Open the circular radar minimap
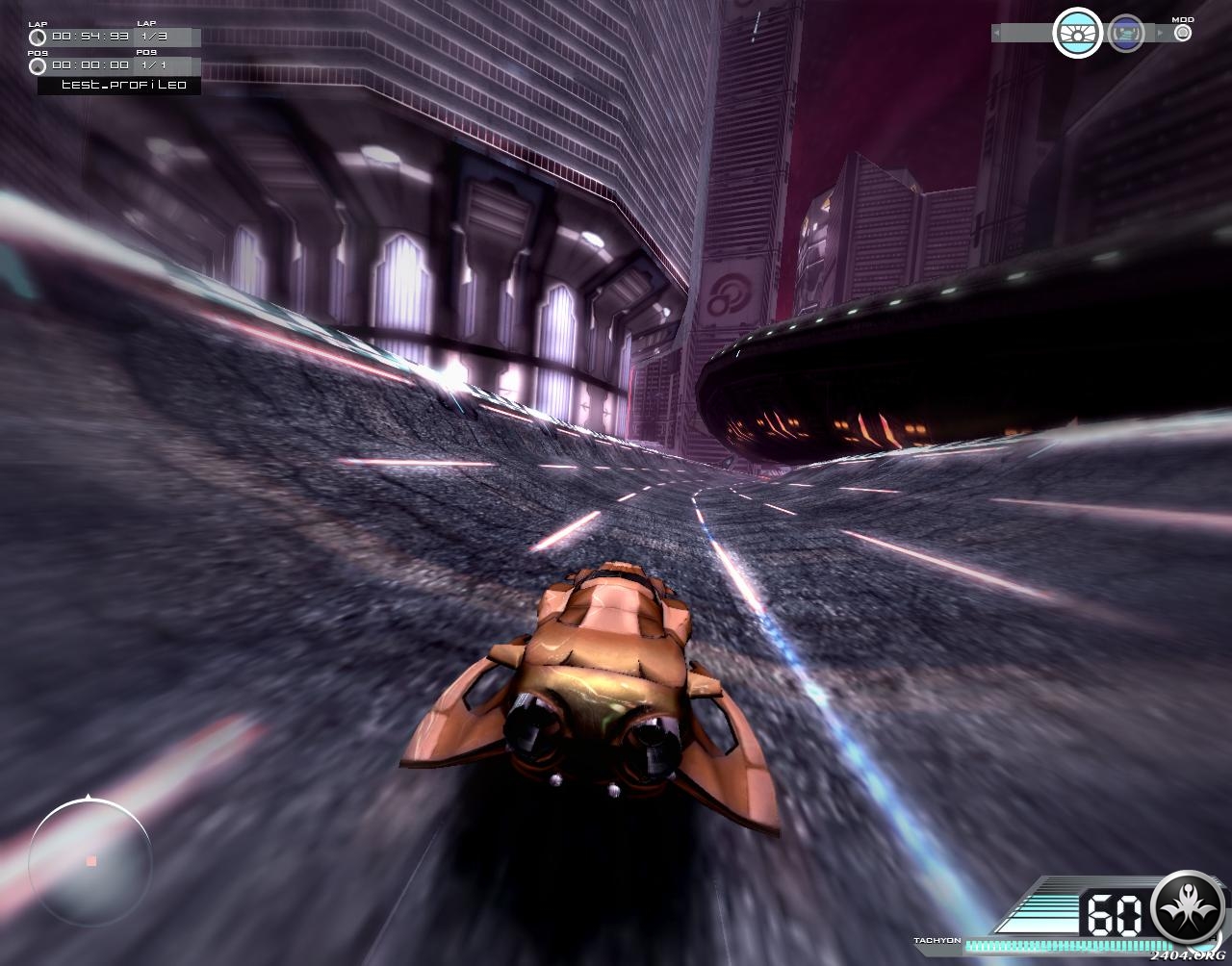The image size is (1232, 966). tap(90, 860)
